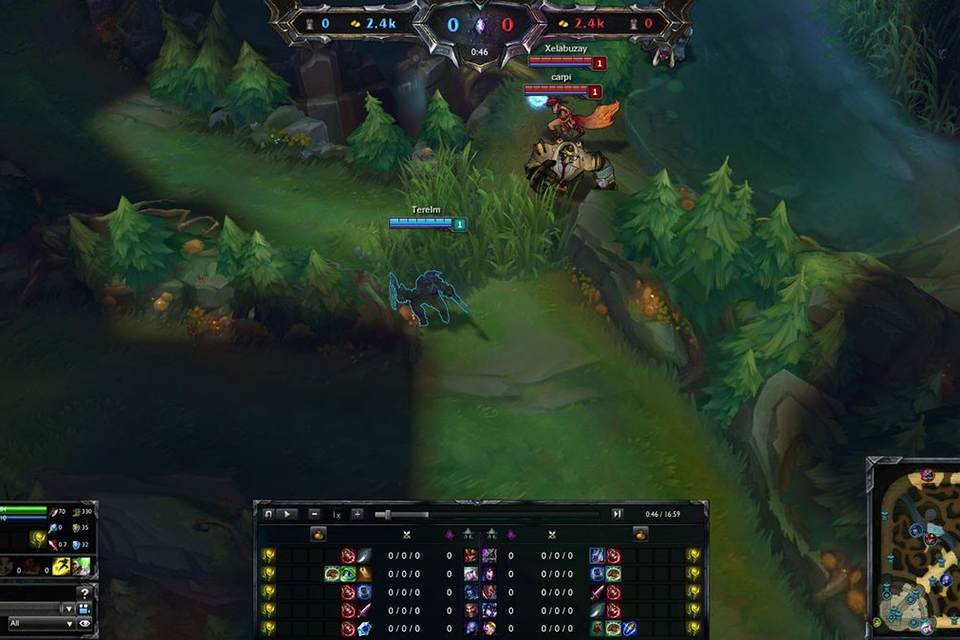The image size is (960, 640).
Task: Toggle the camera mode button
Action: tap(84, 608)
